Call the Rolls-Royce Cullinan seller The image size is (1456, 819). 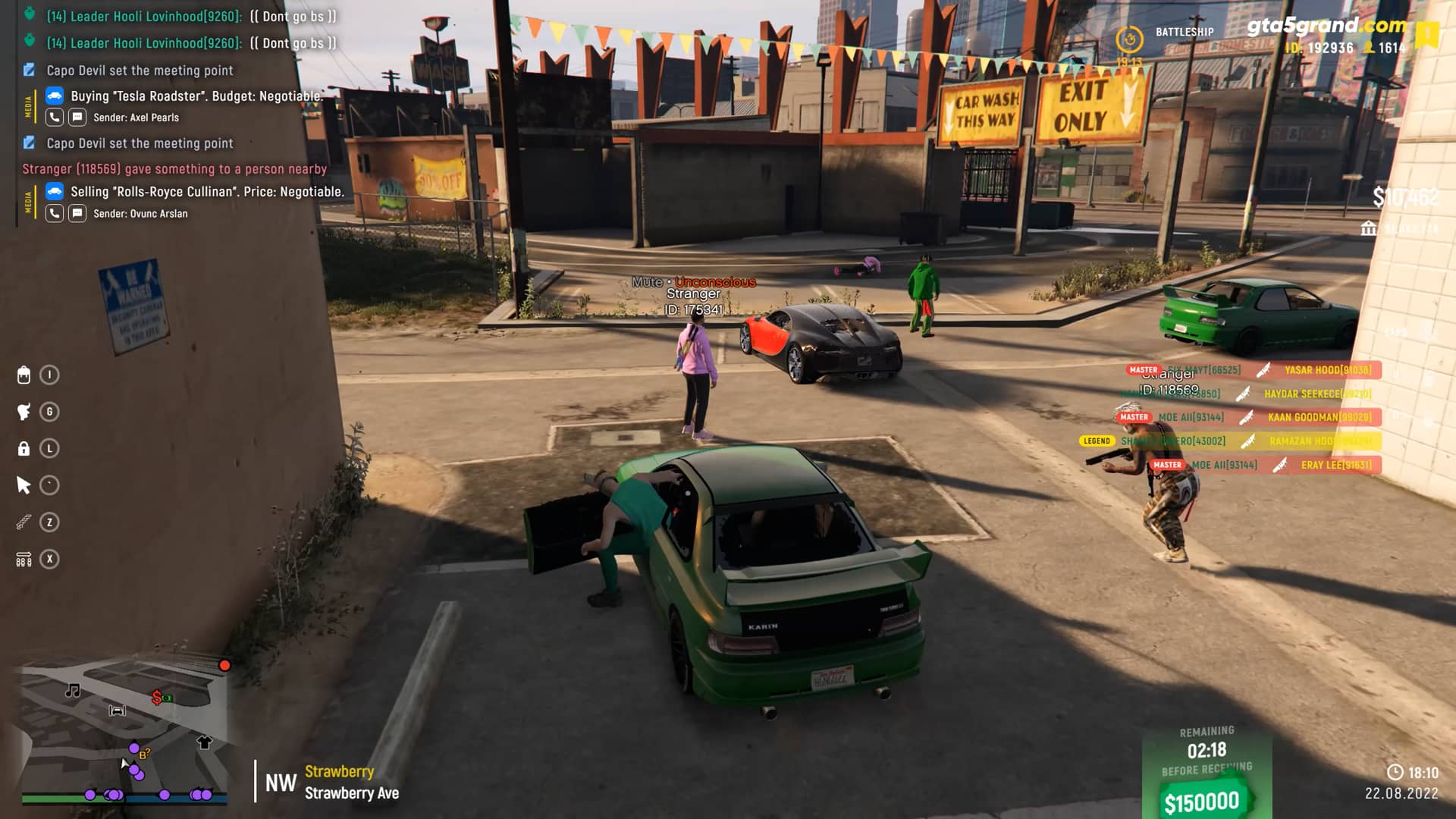pyautogui.click(x=55, y=214)
